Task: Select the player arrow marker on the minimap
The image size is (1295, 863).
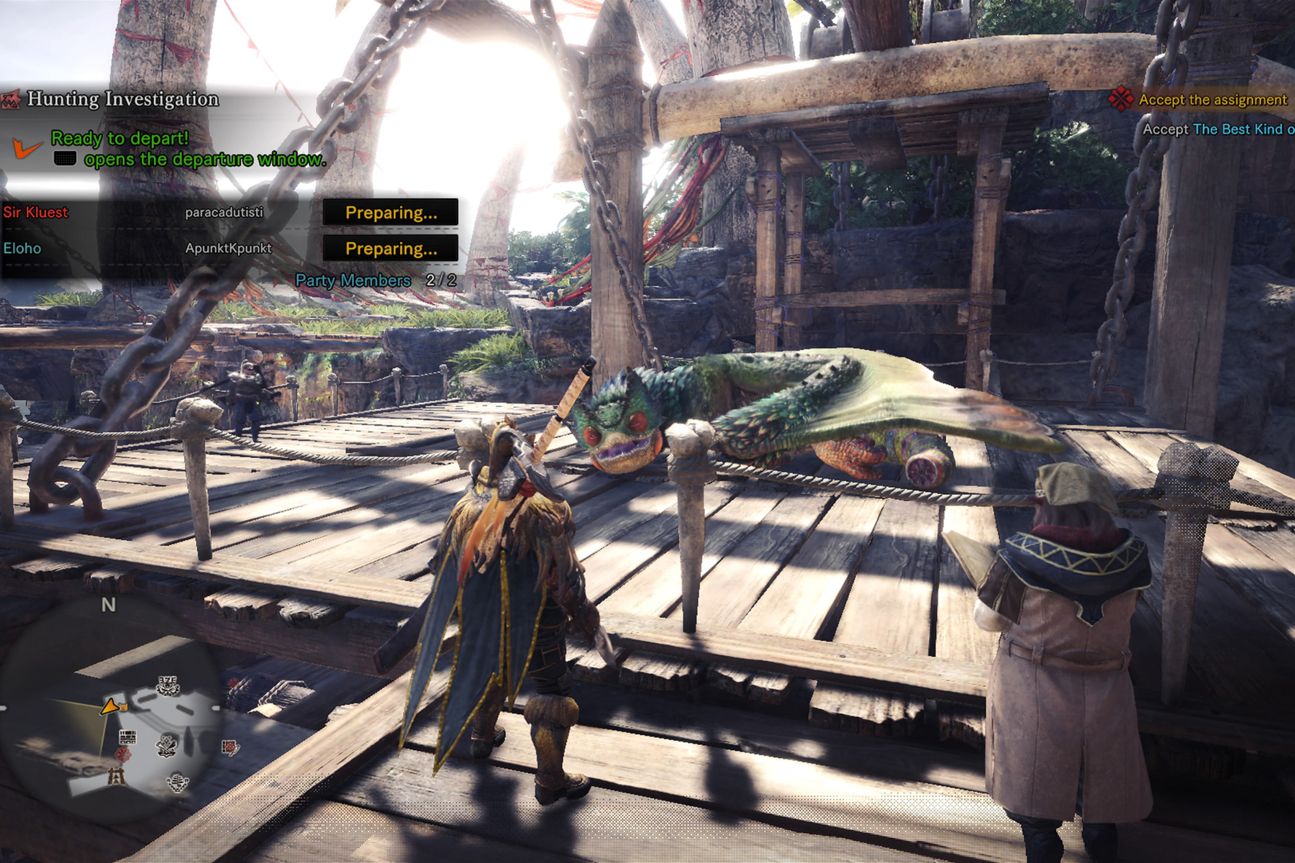Action: pos(110,708)
